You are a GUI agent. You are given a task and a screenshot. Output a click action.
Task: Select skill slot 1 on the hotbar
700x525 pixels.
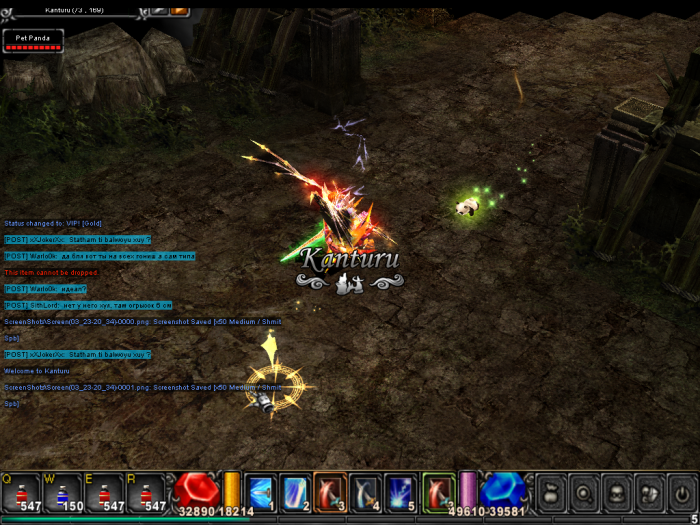point(260,492)
